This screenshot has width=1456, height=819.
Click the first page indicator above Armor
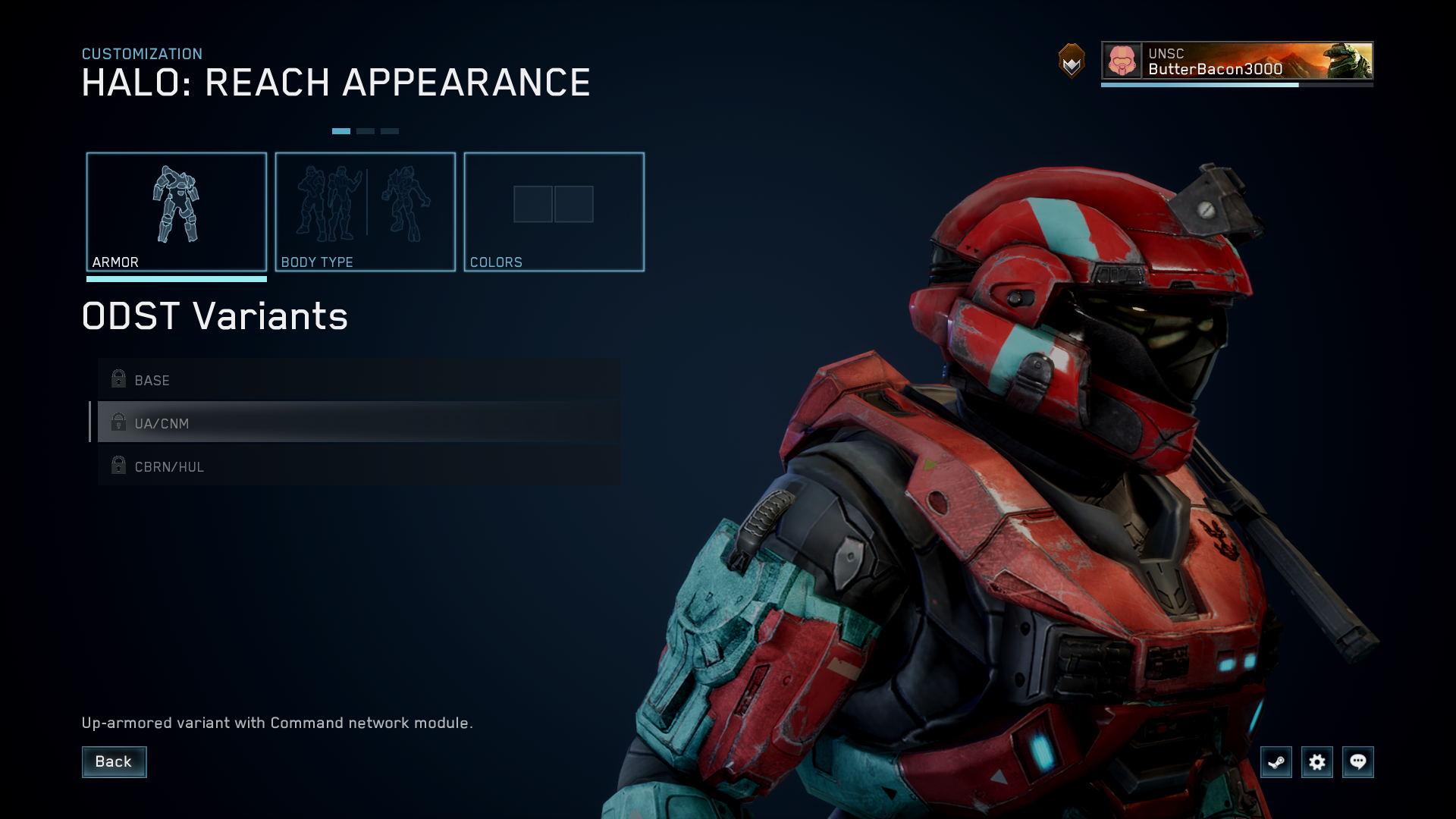click(343, 130)
